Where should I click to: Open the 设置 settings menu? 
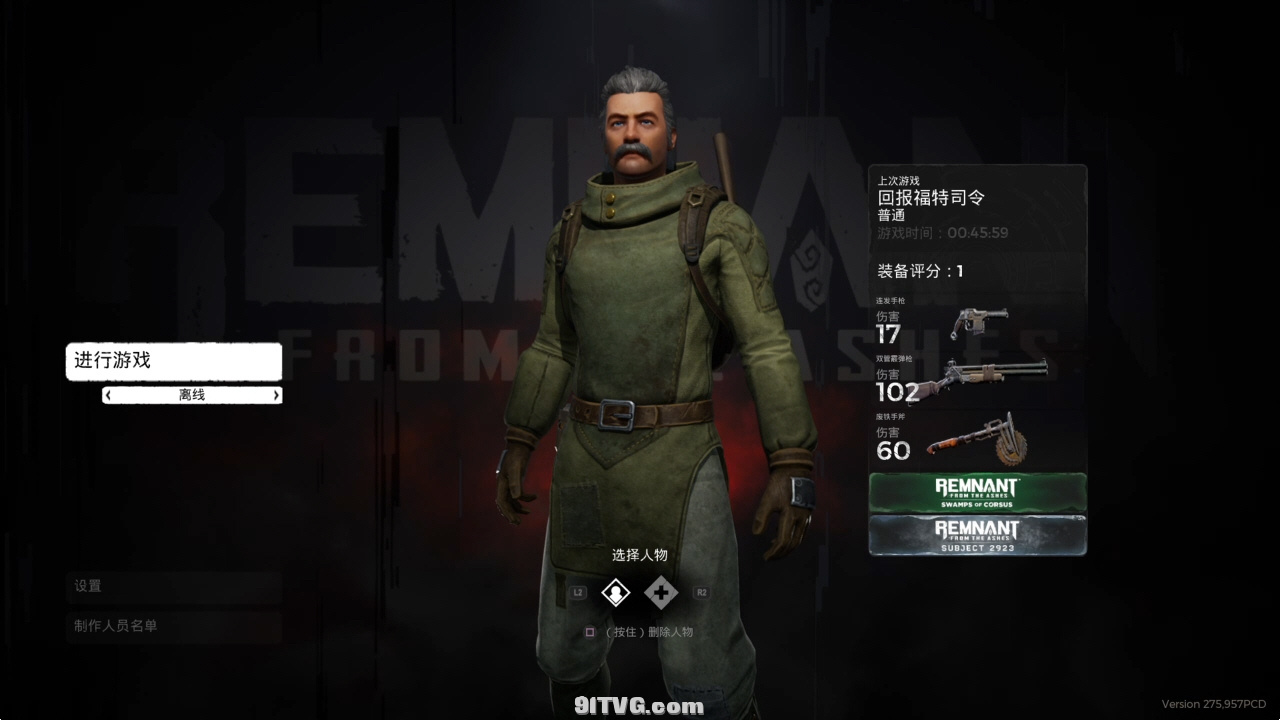tap(174, 586)
